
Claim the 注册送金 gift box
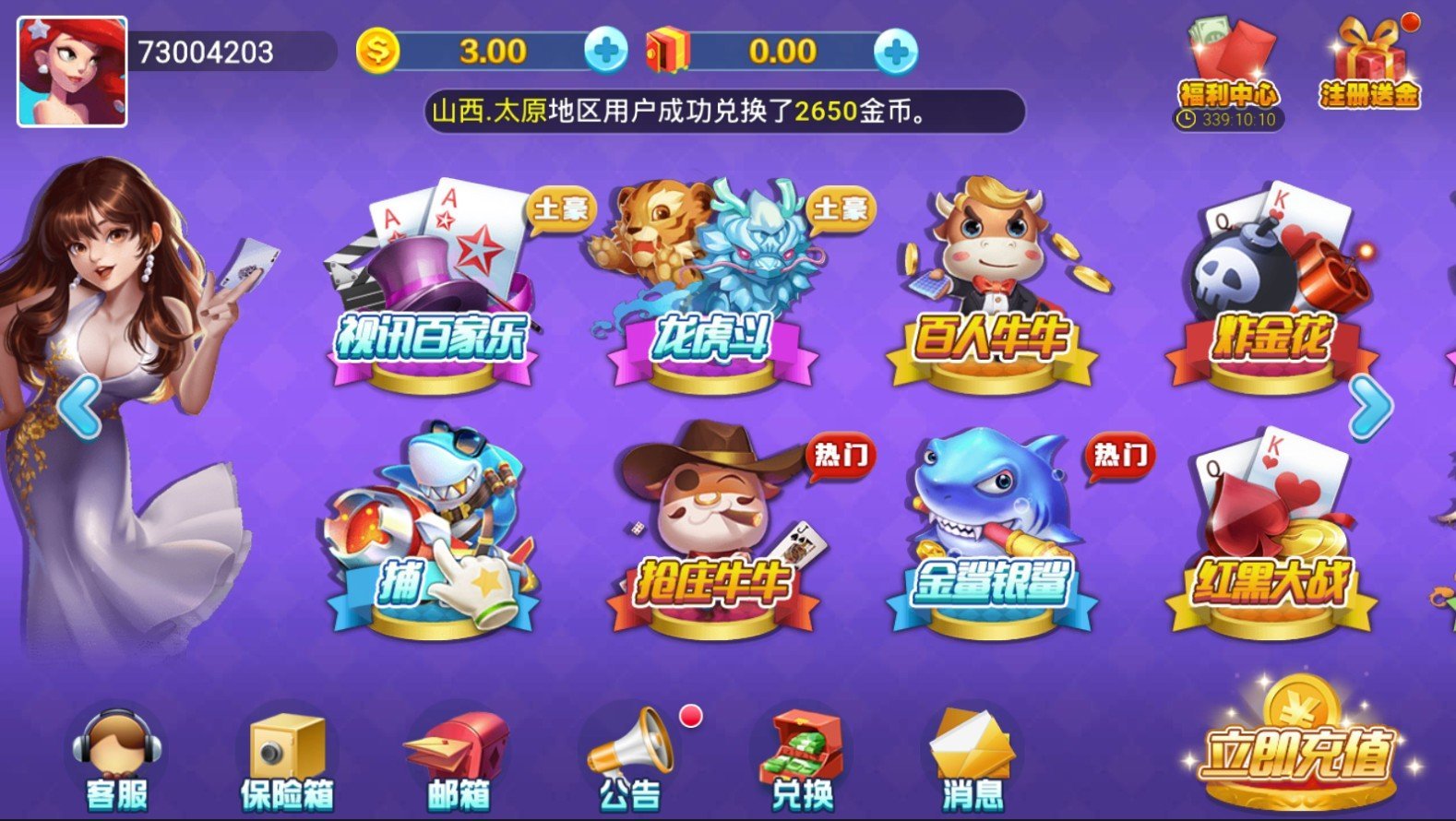coord(1369,65)
